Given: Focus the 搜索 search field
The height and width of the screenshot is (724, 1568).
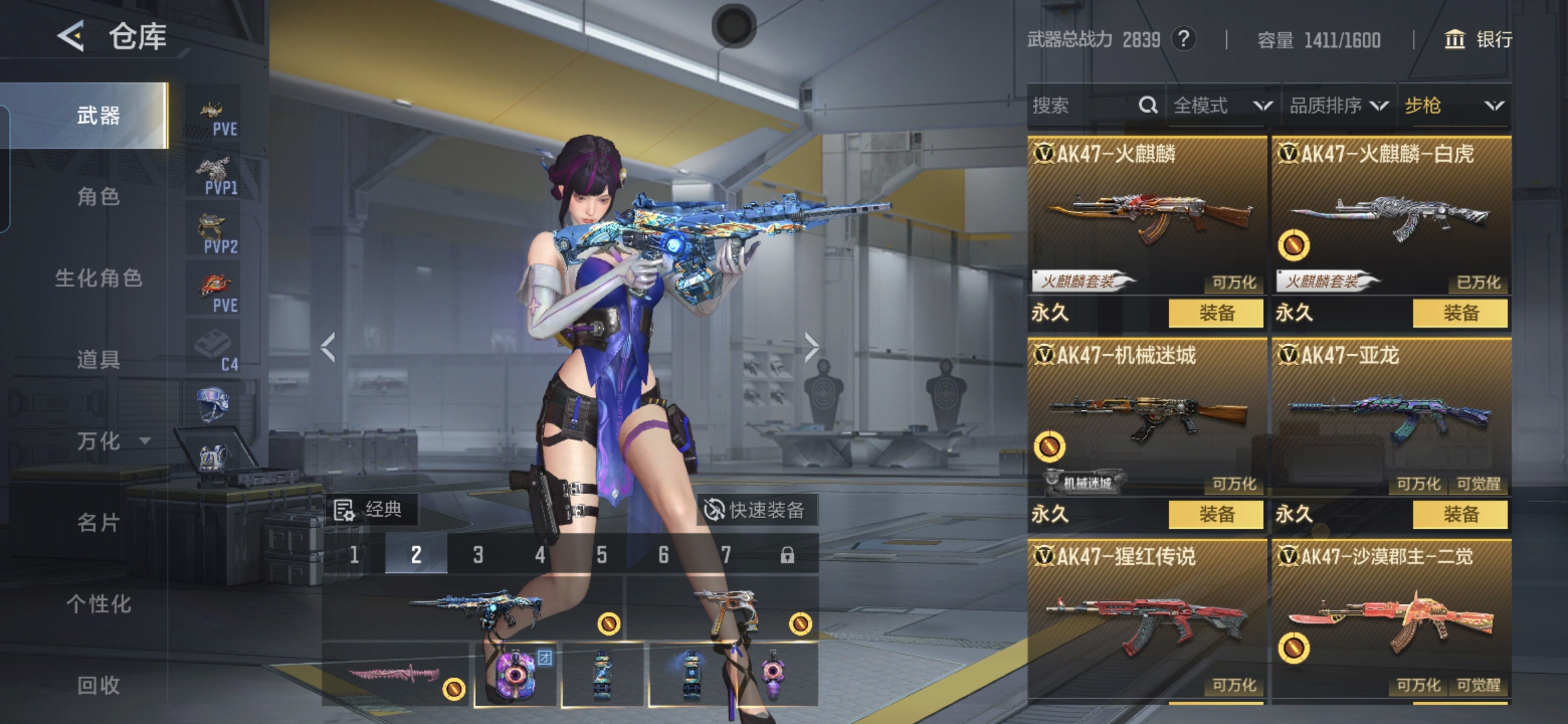Looking at the screenshot, I should click(x=1082, y=106).
